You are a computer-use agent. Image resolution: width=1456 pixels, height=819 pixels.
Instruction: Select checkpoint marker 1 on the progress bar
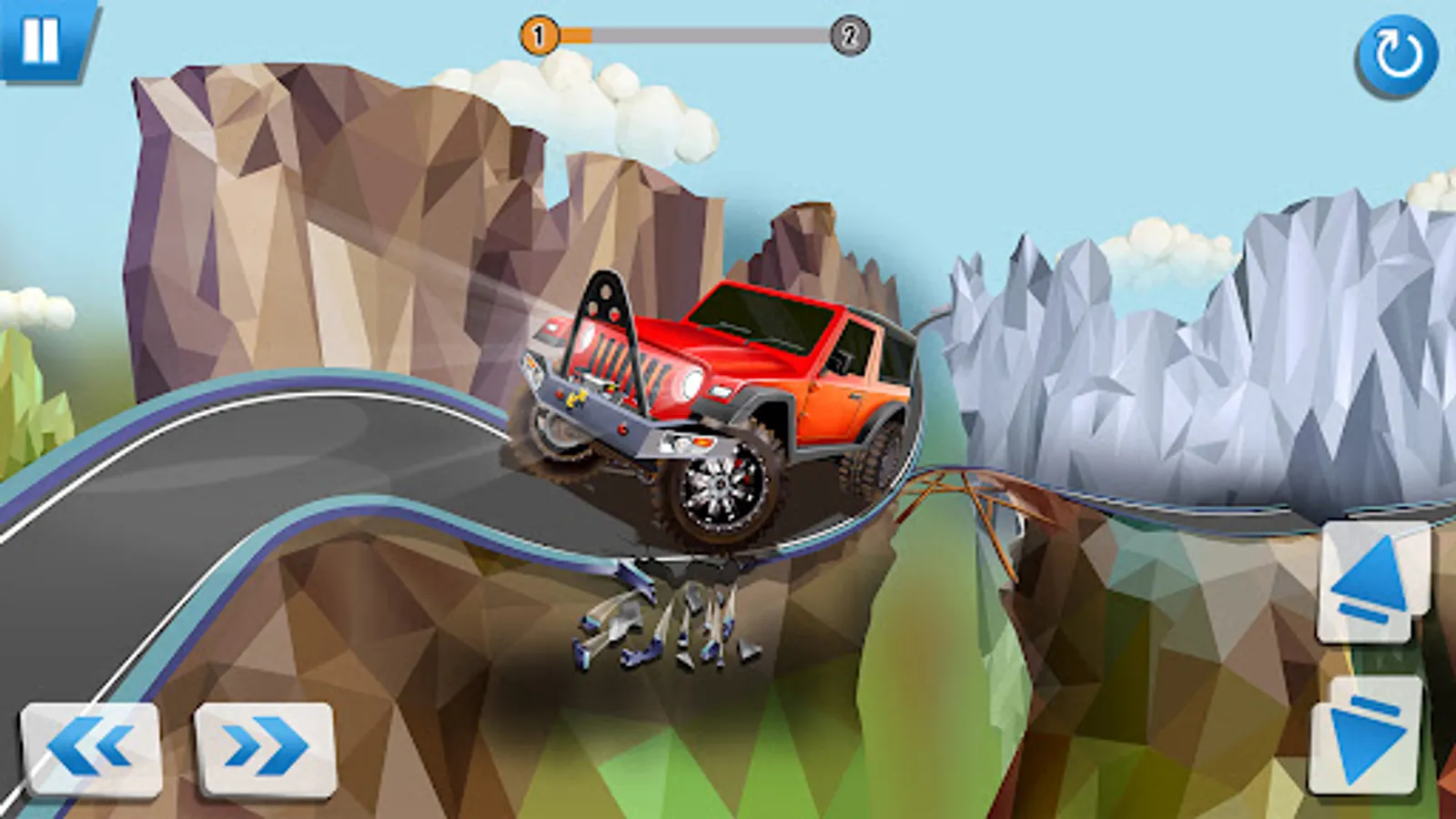click(x=541, y=35)
